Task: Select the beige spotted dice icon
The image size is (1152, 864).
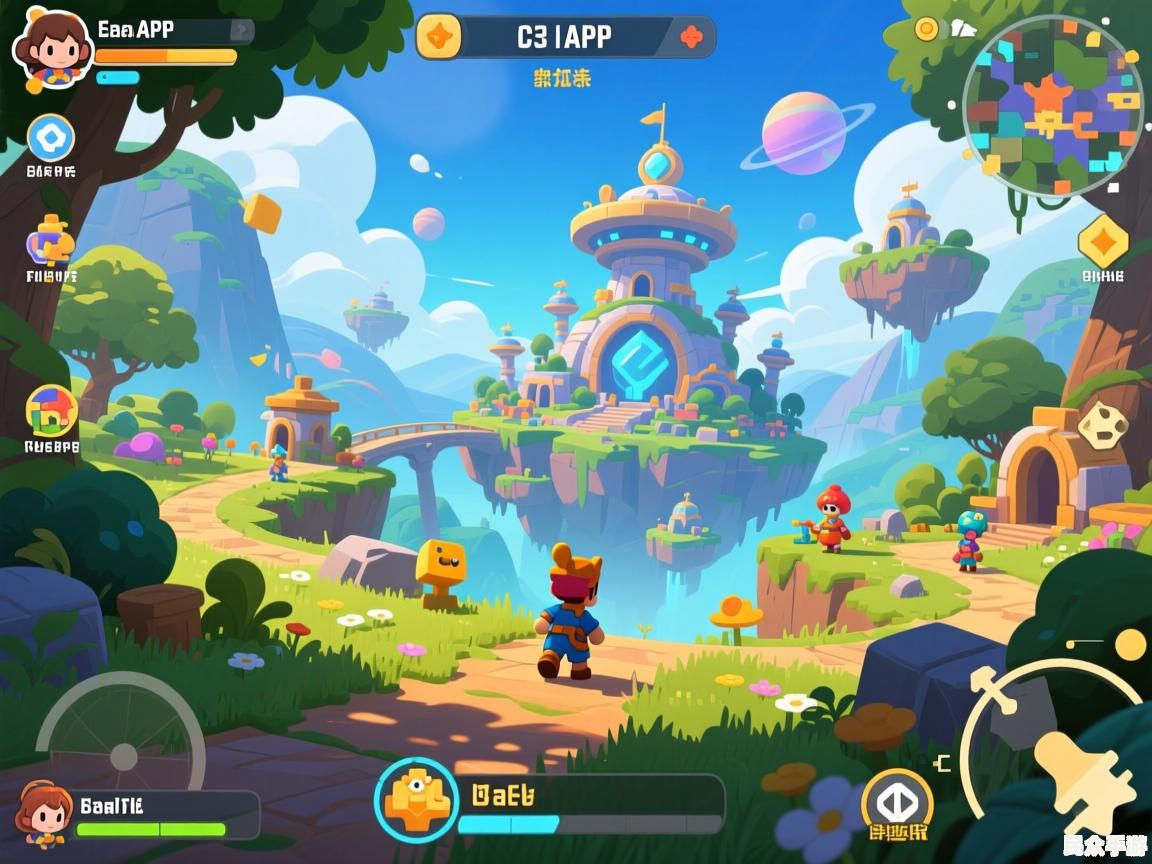Action: coord(1103,425)
